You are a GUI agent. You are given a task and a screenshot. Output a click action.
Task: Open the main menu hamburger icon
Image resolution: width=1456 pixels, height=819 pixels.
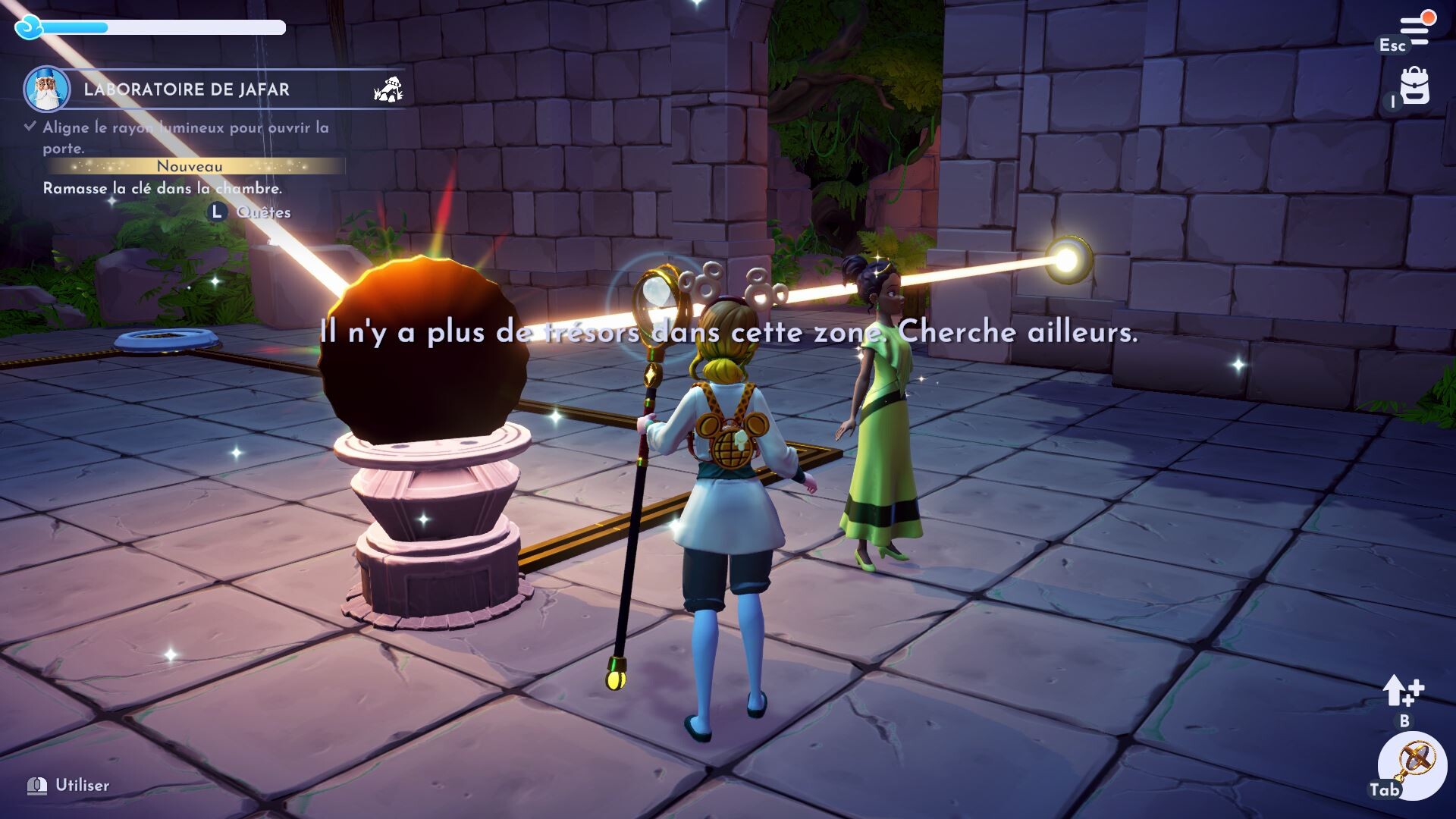(1414, 30)
